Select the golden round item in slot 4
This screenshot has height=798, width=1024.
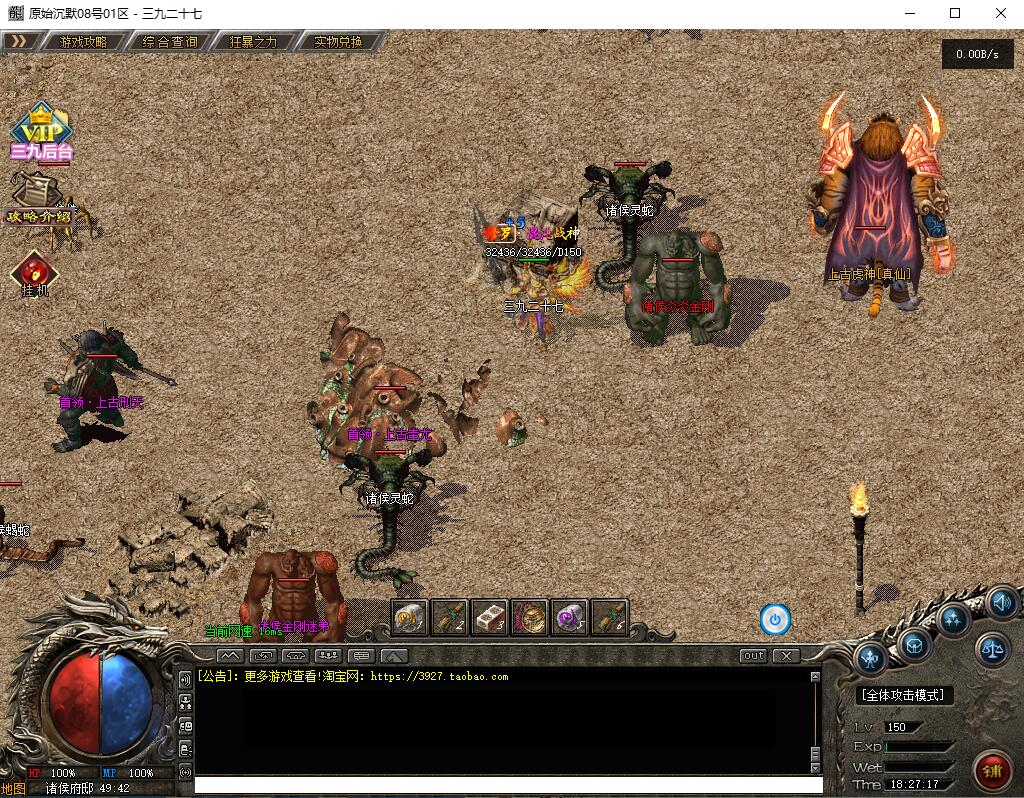click(x=530, y=617)
